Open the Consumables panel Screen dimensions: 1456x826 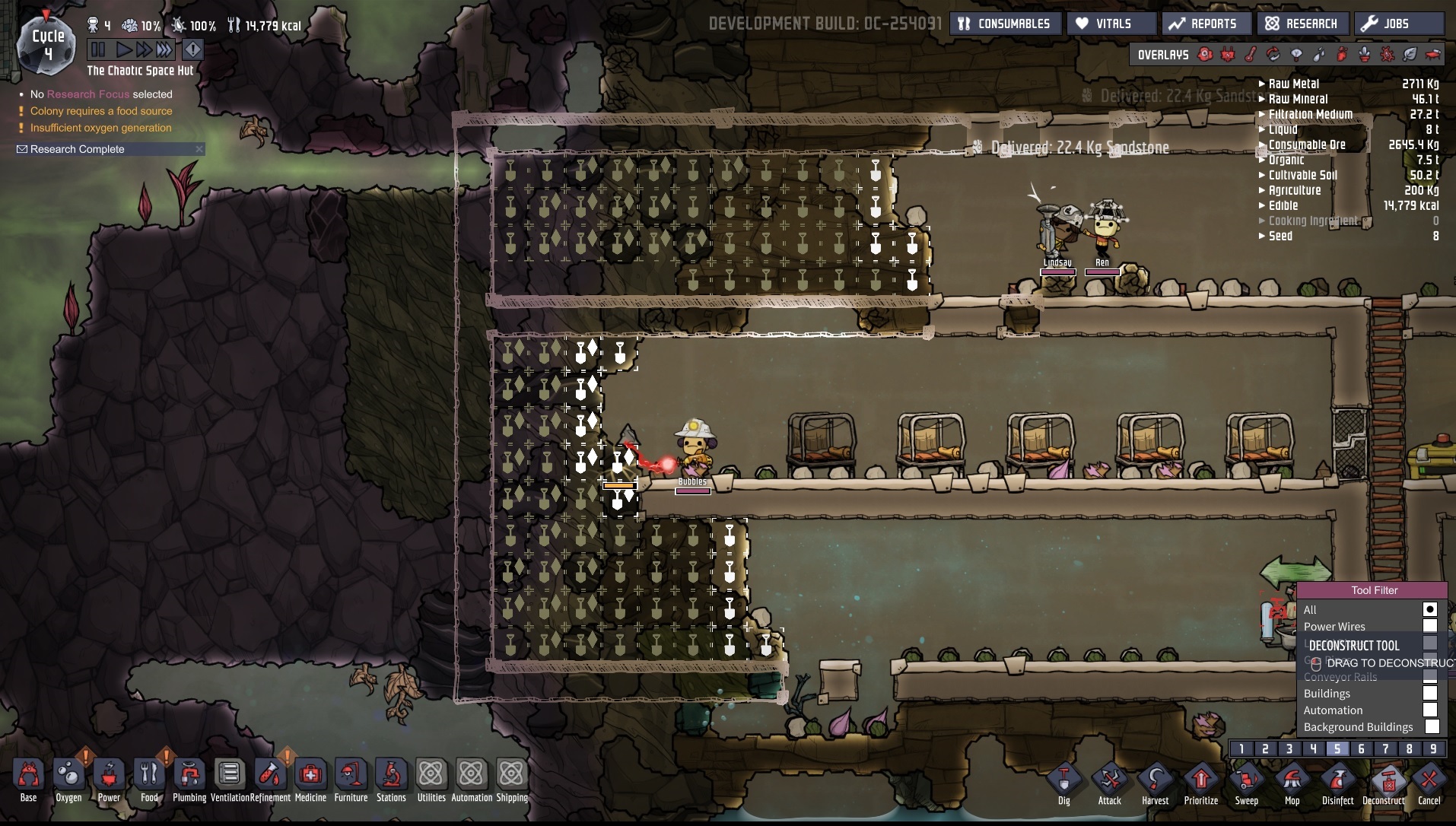(x=1004, y=24)
